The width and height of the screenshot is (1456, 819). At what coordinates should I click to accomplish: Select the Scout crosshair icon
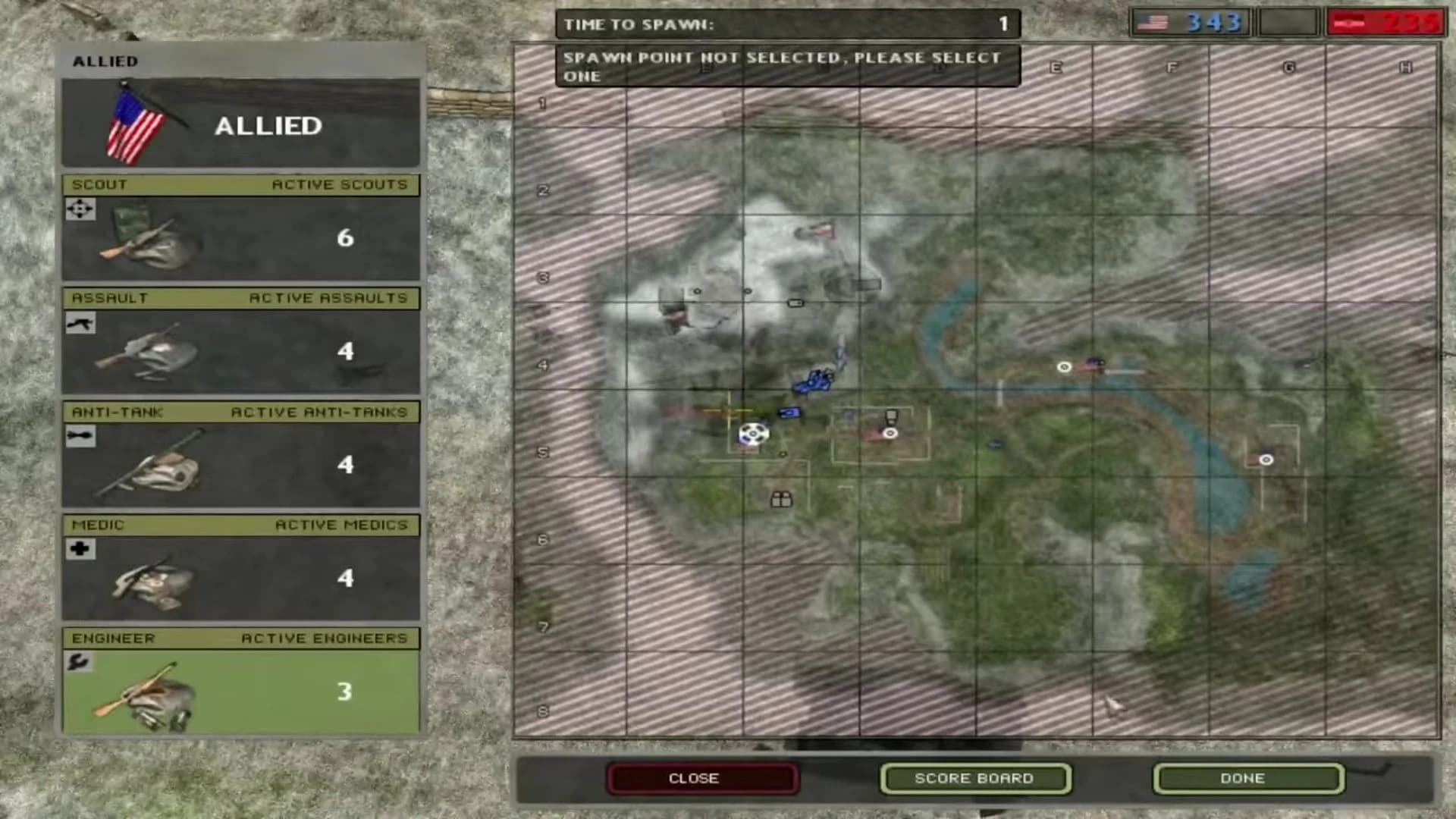pos(80,209)
